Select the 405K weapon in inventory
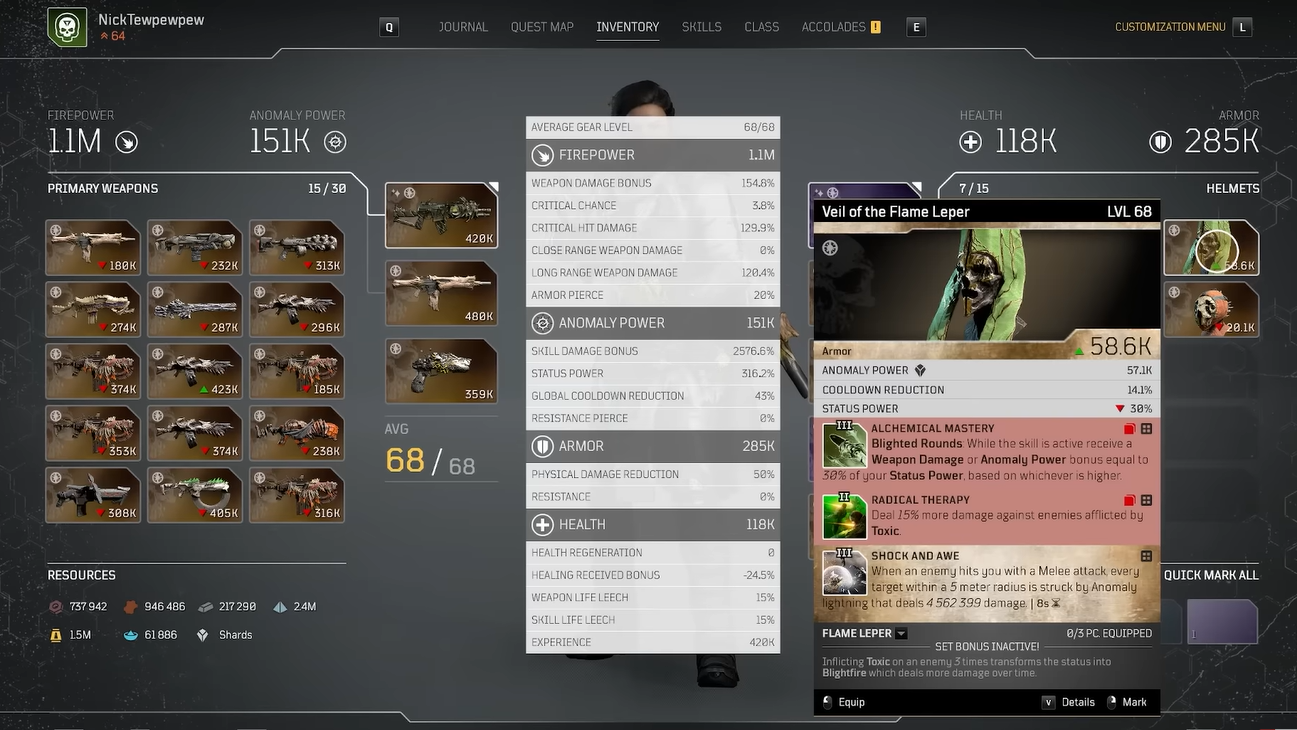Image resolution: width=1297 pixels, height=730 pixels. coord(195,495)
